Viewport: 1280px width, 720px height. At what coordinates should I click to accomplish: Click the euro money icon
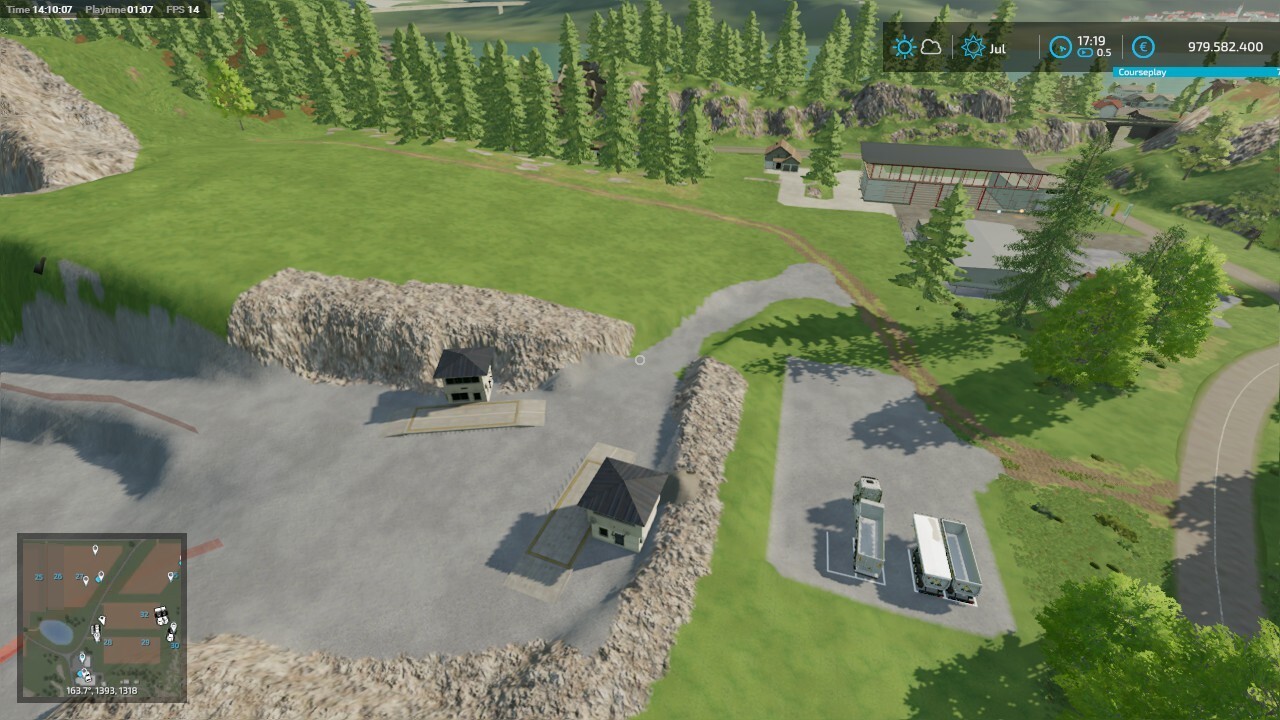click(1143, 47)
